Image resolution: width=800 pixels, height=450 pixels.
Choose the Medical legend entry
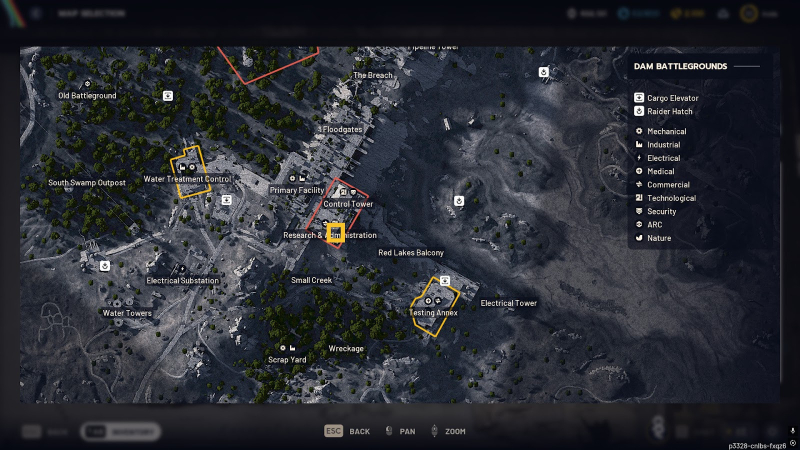tap(660, 171)
